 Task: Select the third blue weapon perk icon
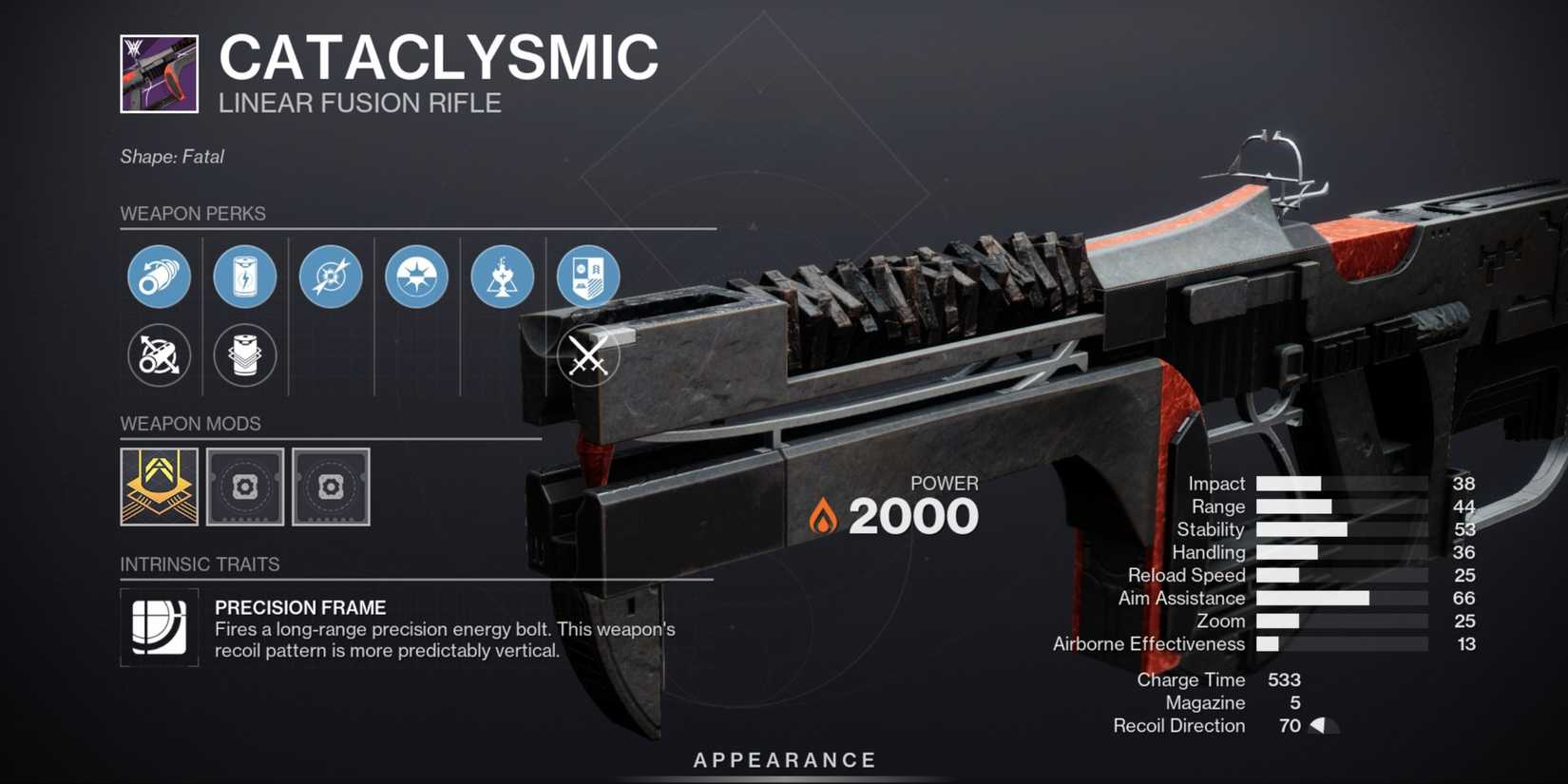pos(331,277)
